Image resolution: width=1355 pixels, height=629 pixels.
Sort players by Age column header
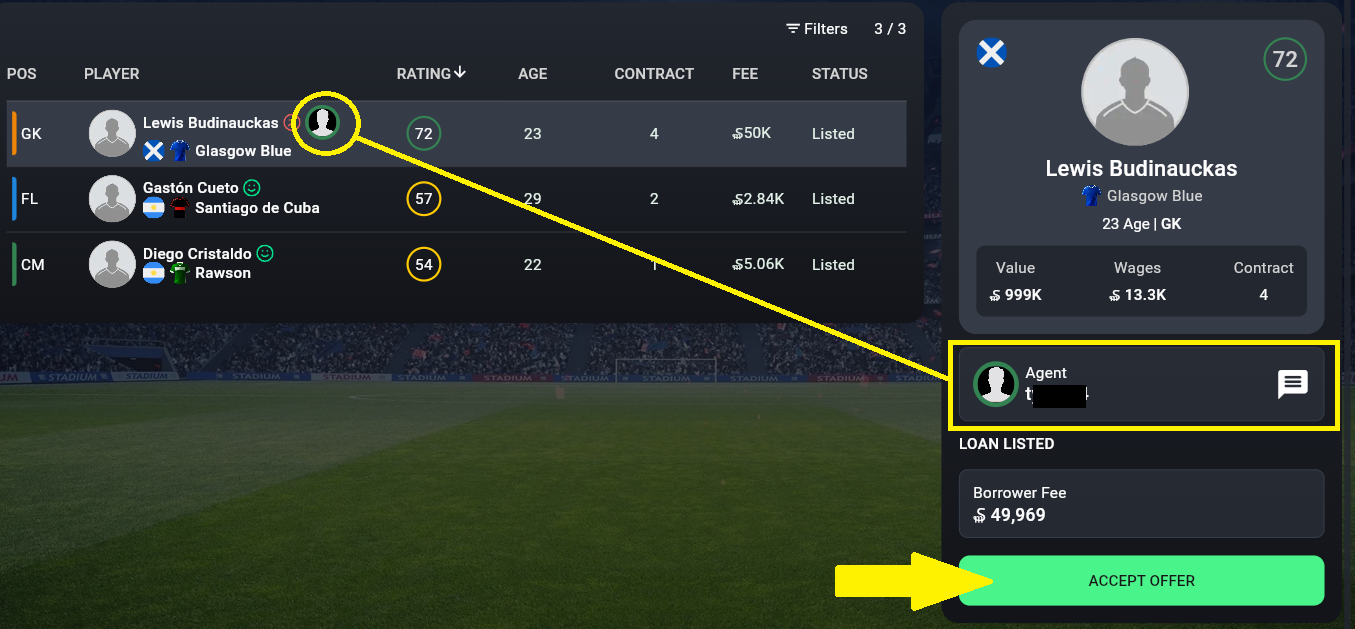(x=532, y=74)
